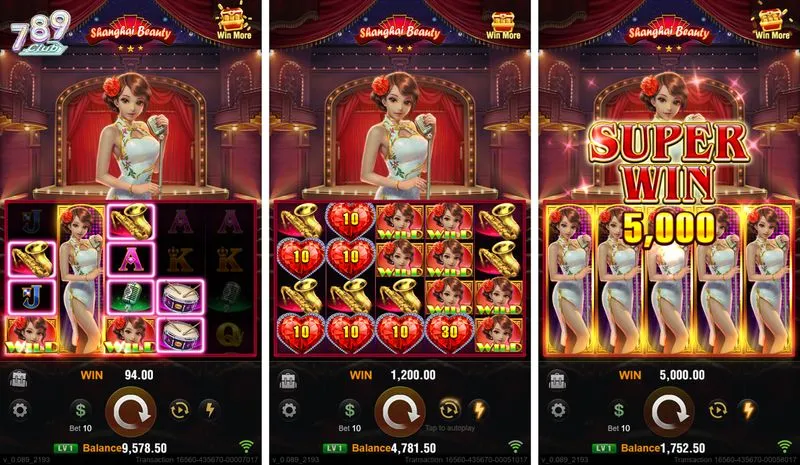Viewport: 800px width, 465px height.
Task: Toggle lightning turbo in the WIN 1,200.00 game
Action: (478, 408)
